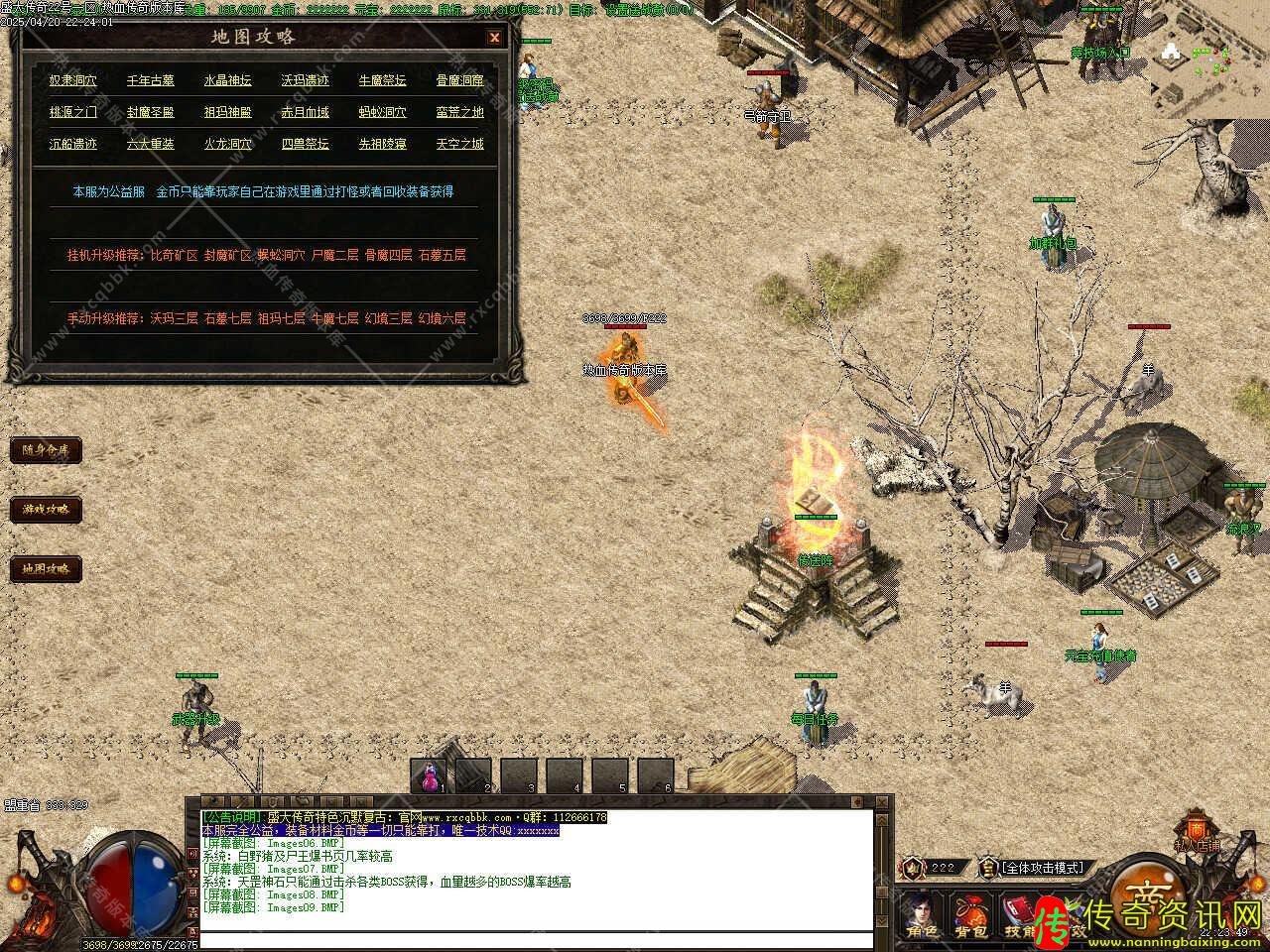1270x952 pixels.
Task: Switch the 全体攻击模式 attack mode
Action: (x=1041, y=868)
